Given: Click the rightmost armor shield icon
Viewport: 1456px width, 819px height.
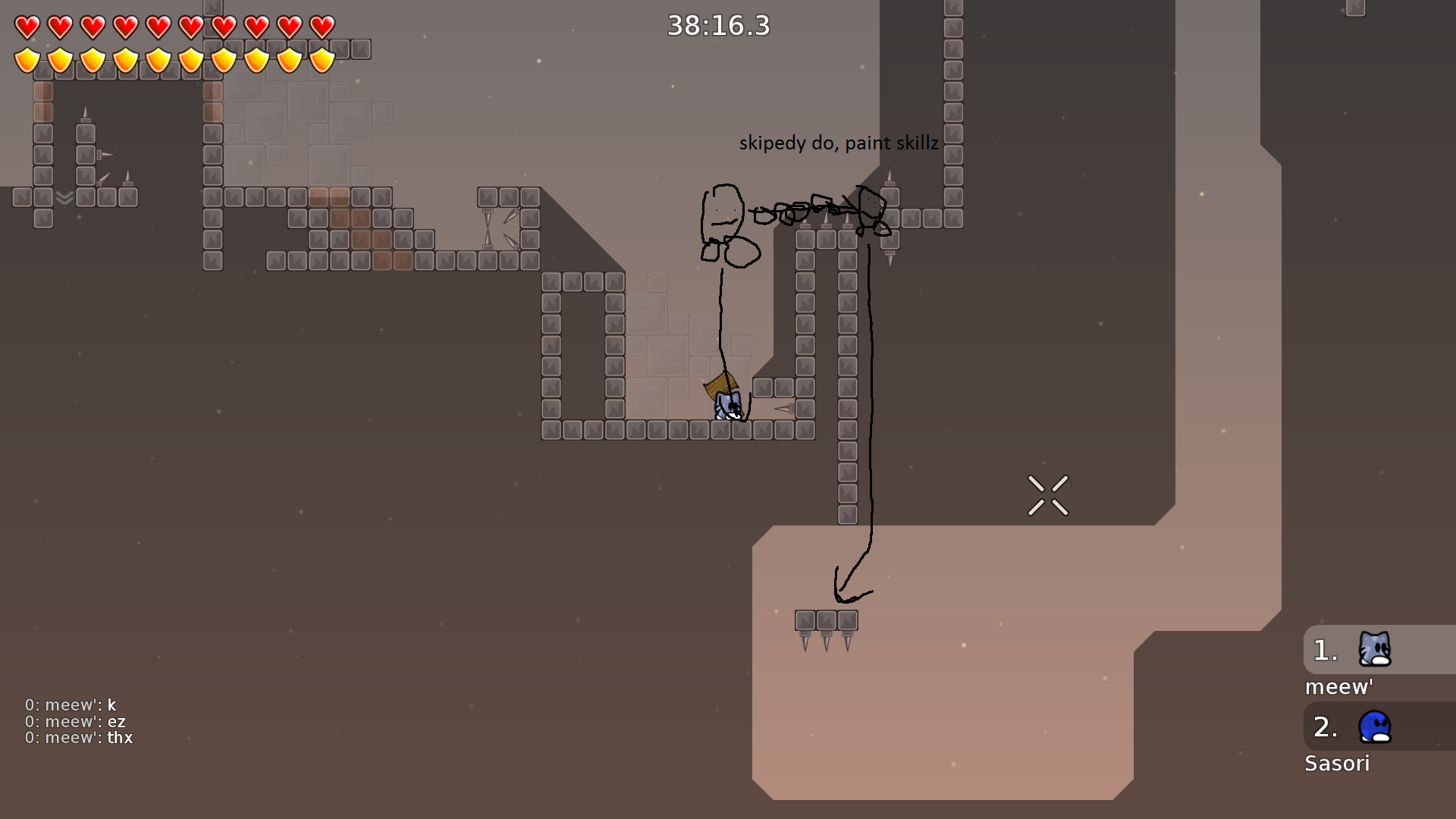Looking at the screenshot, I should coord(322,61).
